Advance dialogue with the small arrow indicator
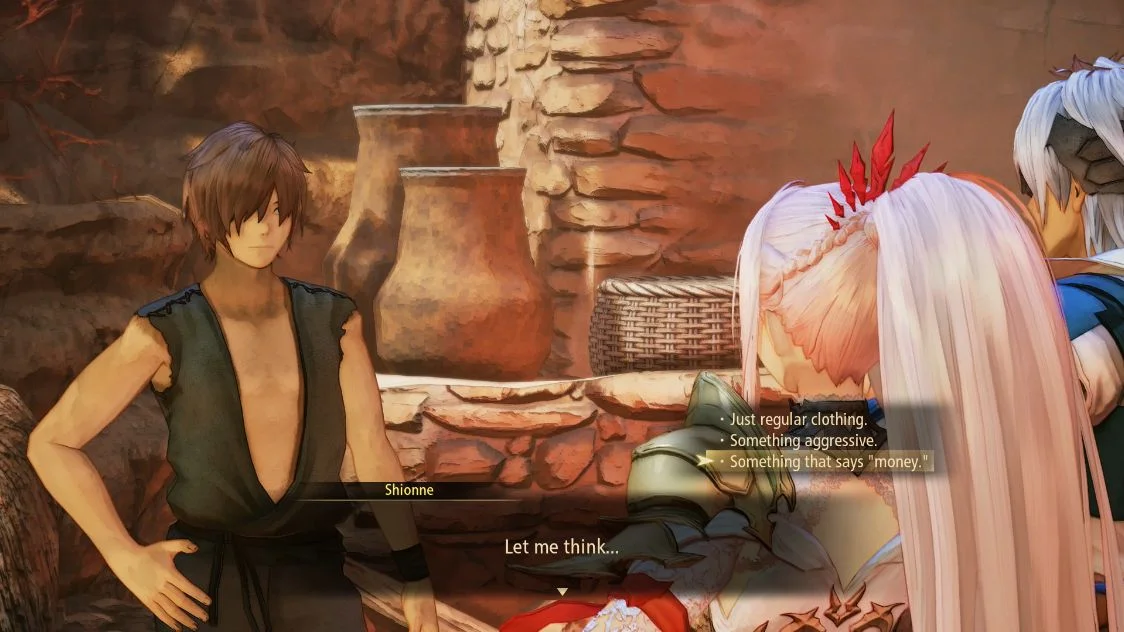 click(x=562, y=592)
